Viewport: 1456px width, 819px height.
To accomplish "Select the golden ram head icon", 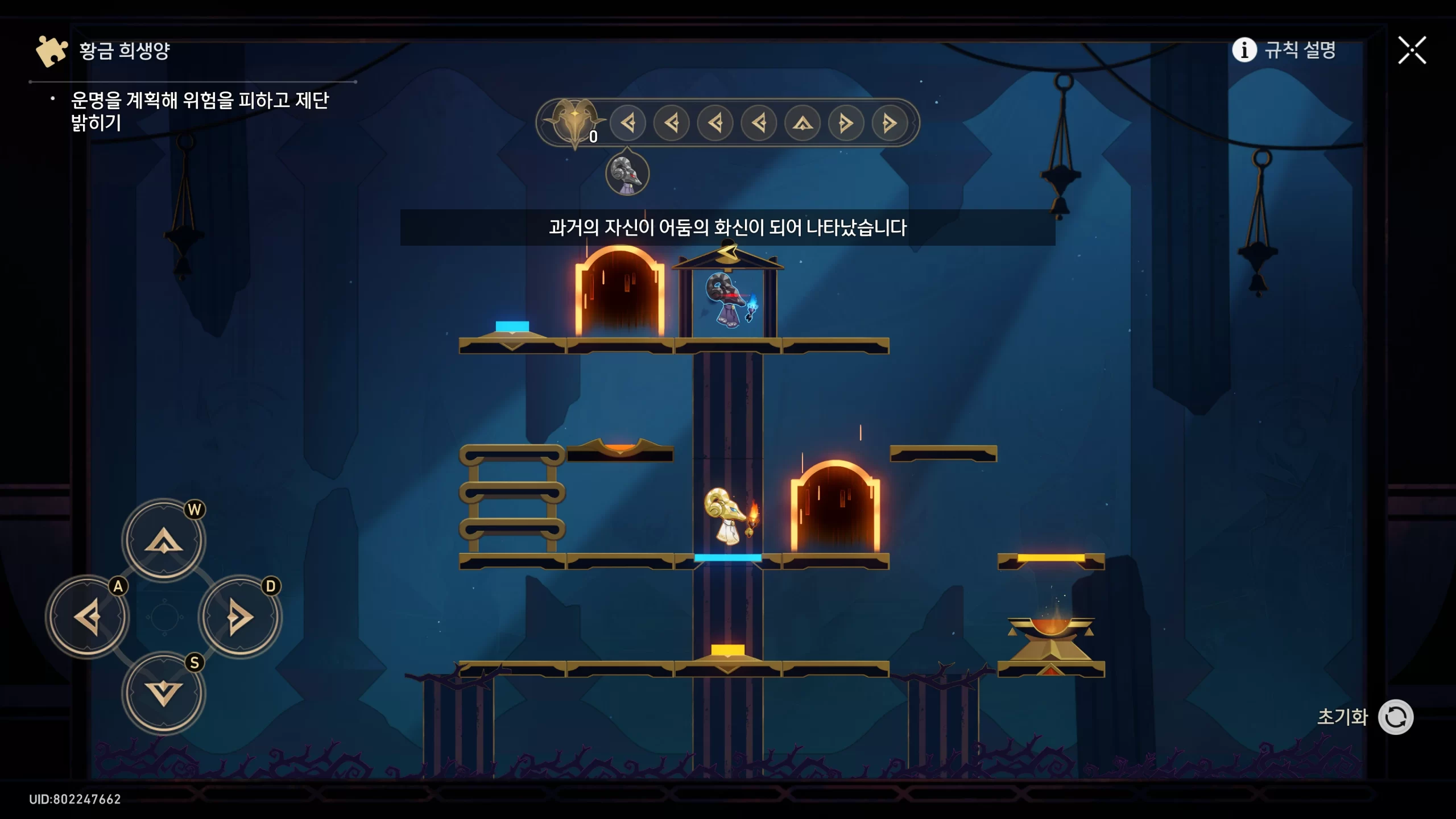I will (574, 121).
